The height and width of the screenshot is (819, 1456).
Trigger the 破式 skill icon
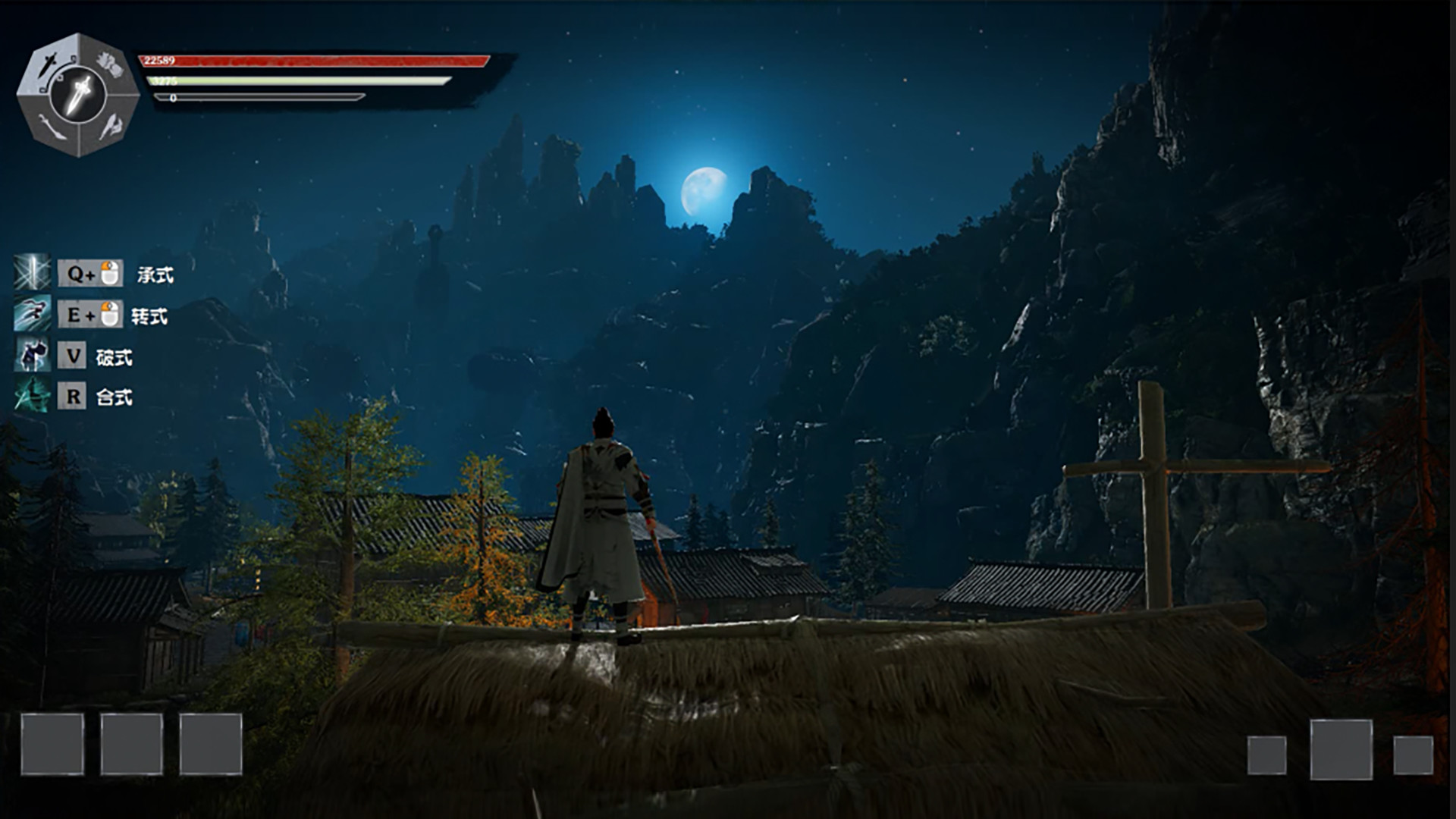(33, 355)
